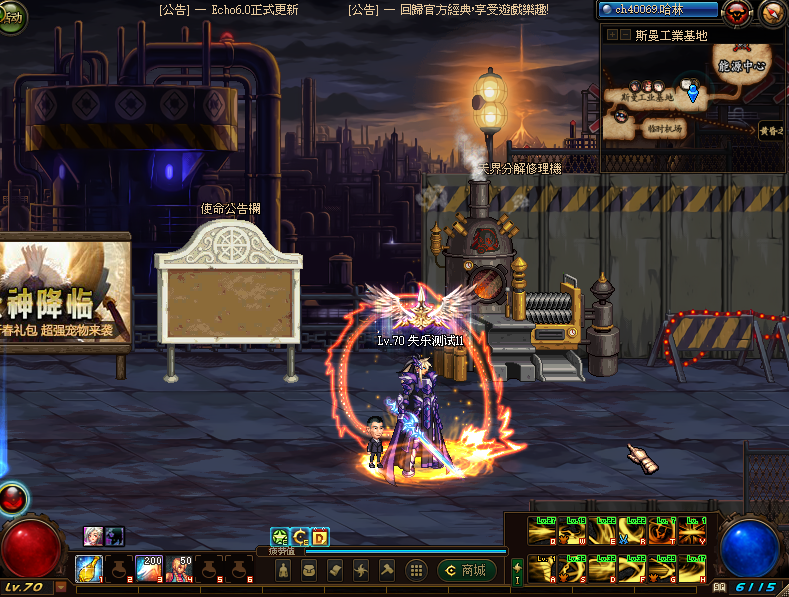789x597 pixels.
Task: Select 能源中心 location on the minimap
Action: pyautogui.click(x=741, y=65)
